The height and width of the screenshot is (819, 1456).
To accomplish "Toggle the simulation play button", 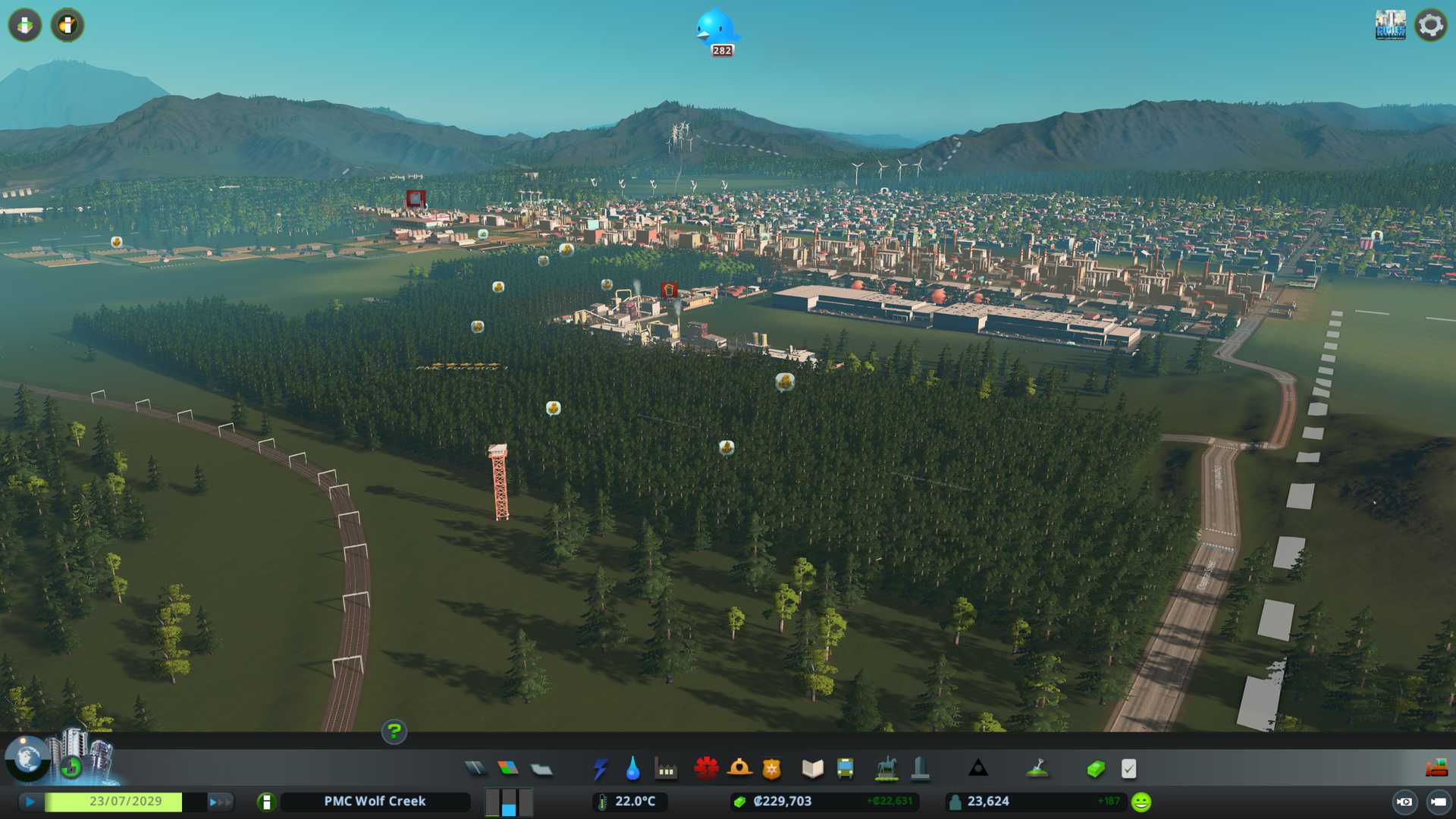I will click(30, 802).
